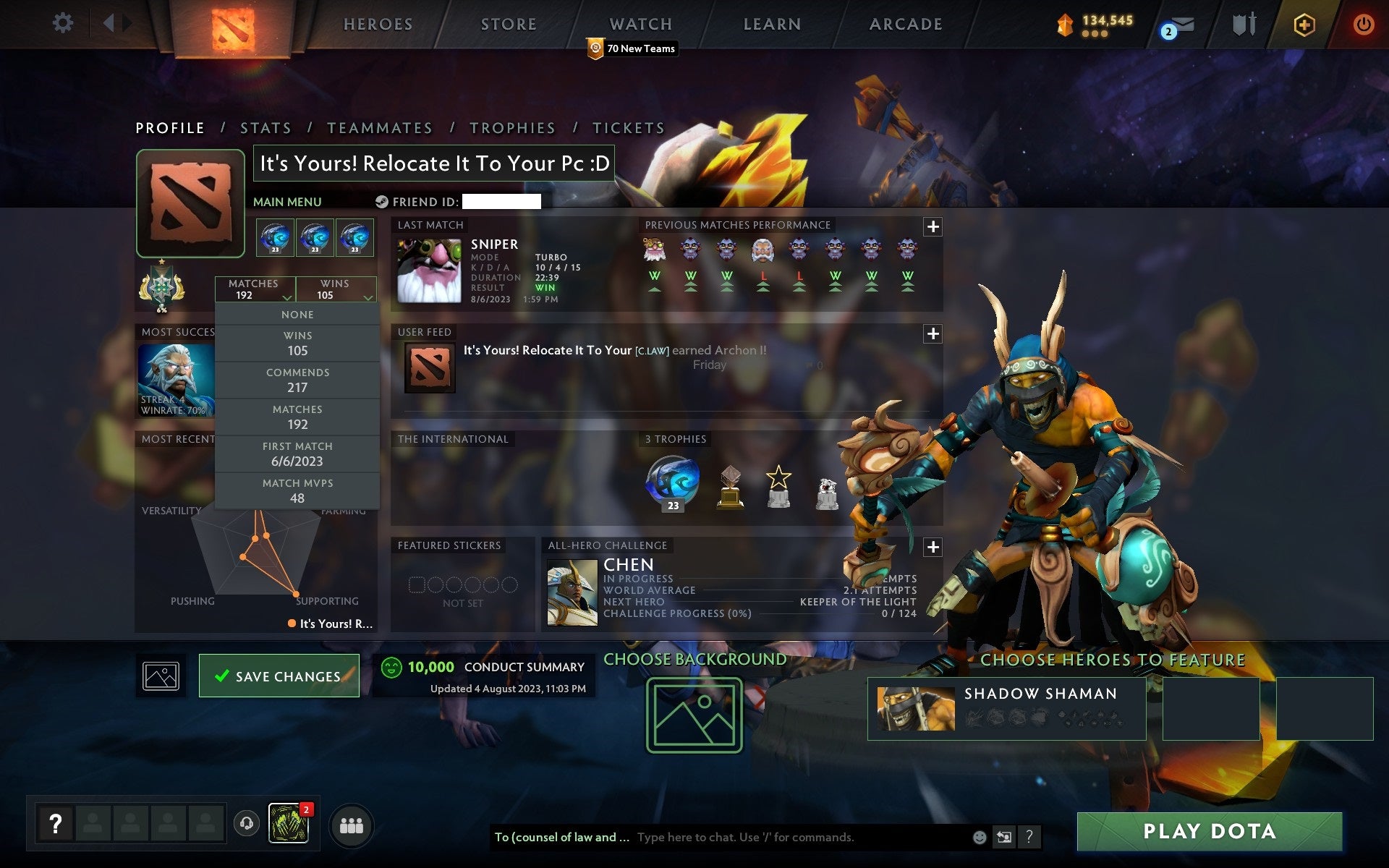
Task: Open Dota Plus gold hexagon icon
Action: click(1302, 24)
